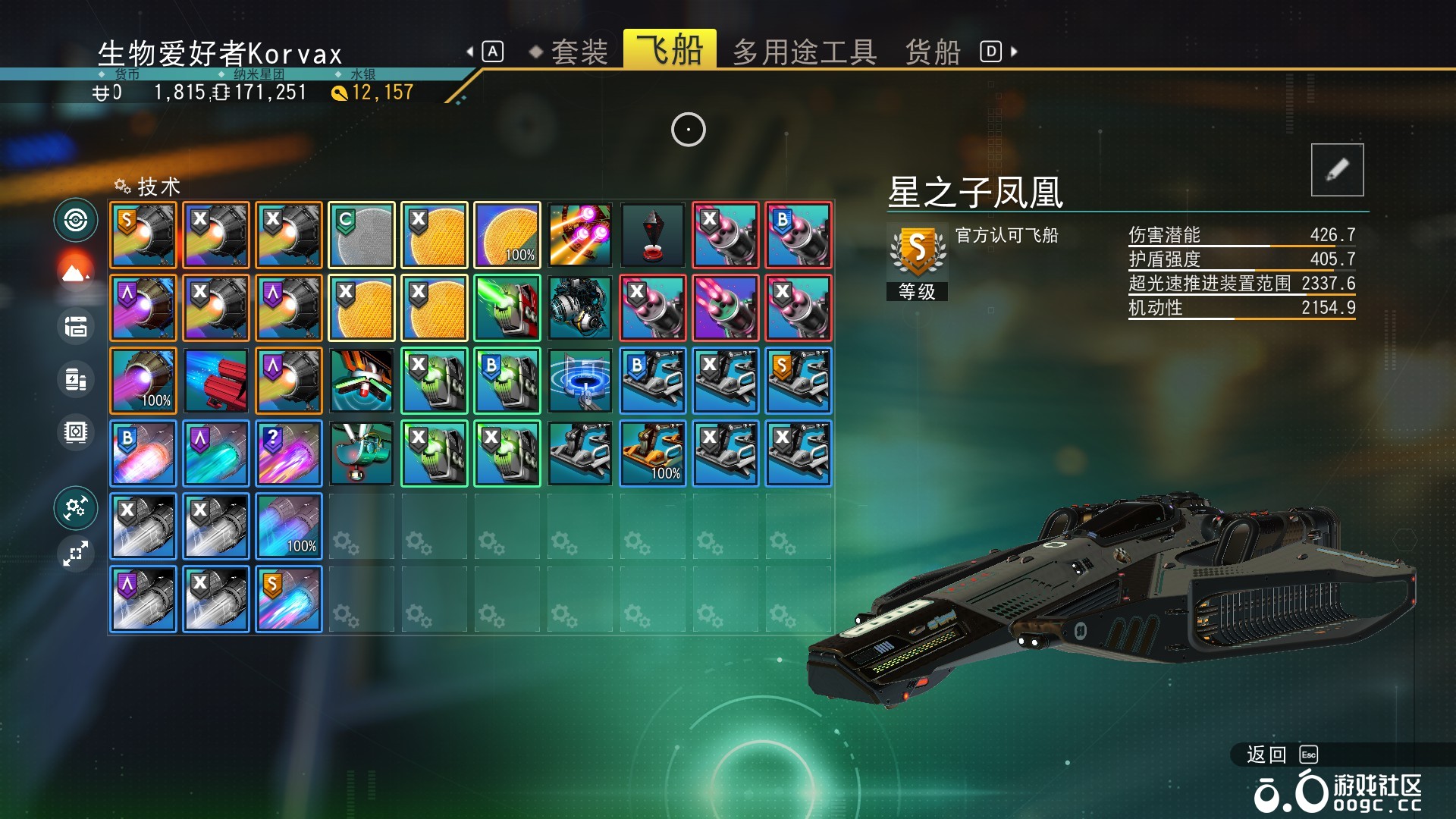Select the orange landing thruster 100% slot
Screen dimensions: 1456x819
[x=653, y=453]
